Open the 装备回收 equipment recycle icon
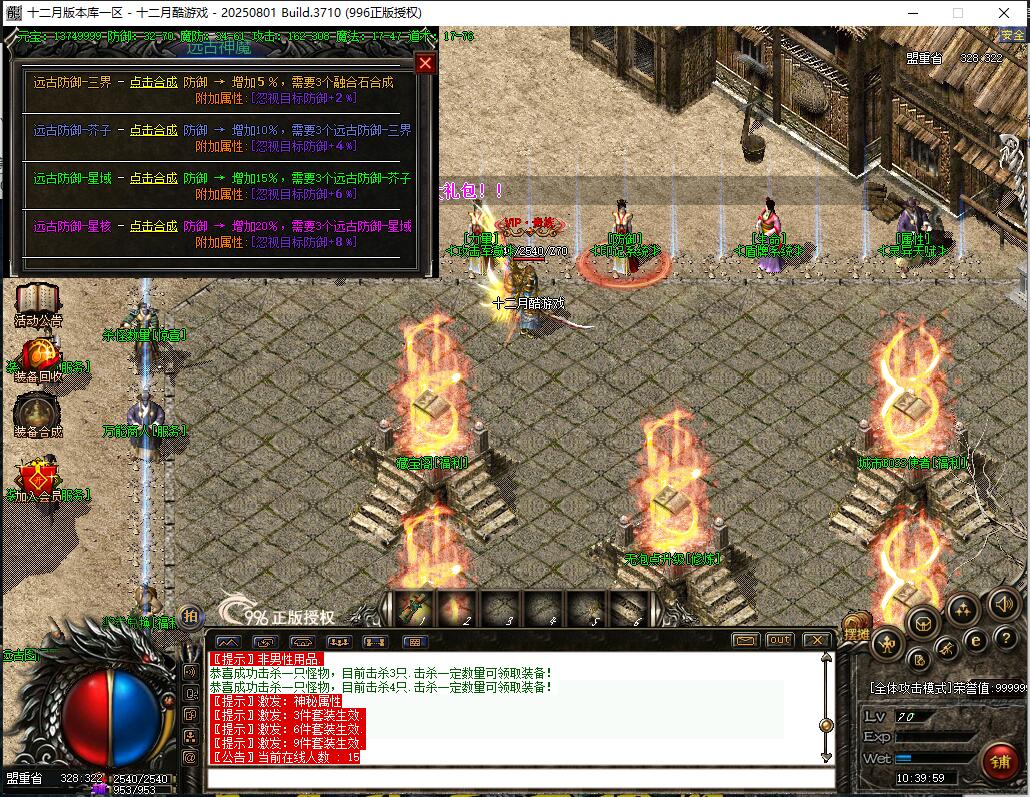The height and width of the screenshot is (797, 1030). tap(38, 357)
